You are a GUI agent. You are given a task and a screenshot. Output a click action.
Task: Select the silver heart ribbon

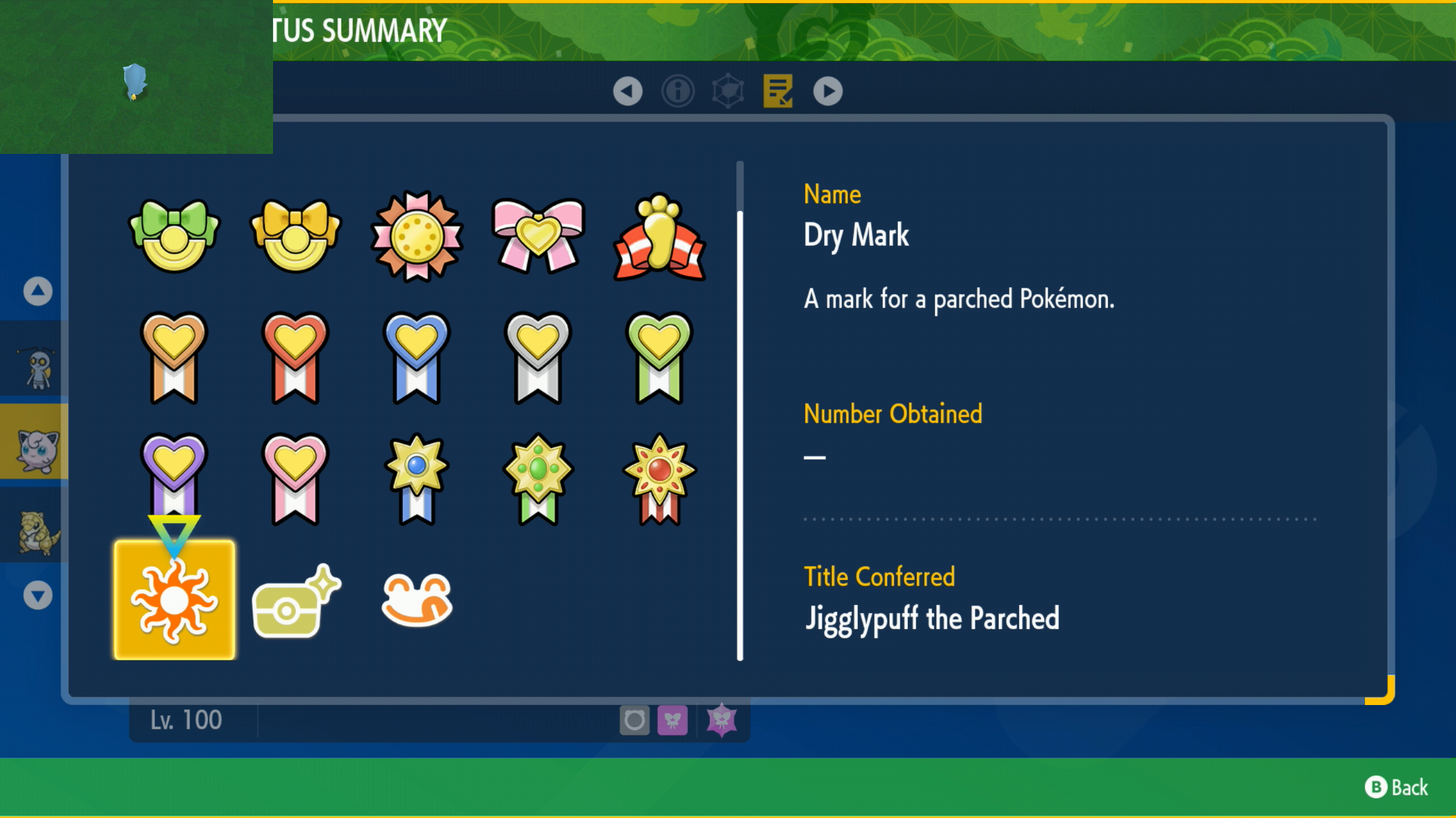(x=538, y=357)
